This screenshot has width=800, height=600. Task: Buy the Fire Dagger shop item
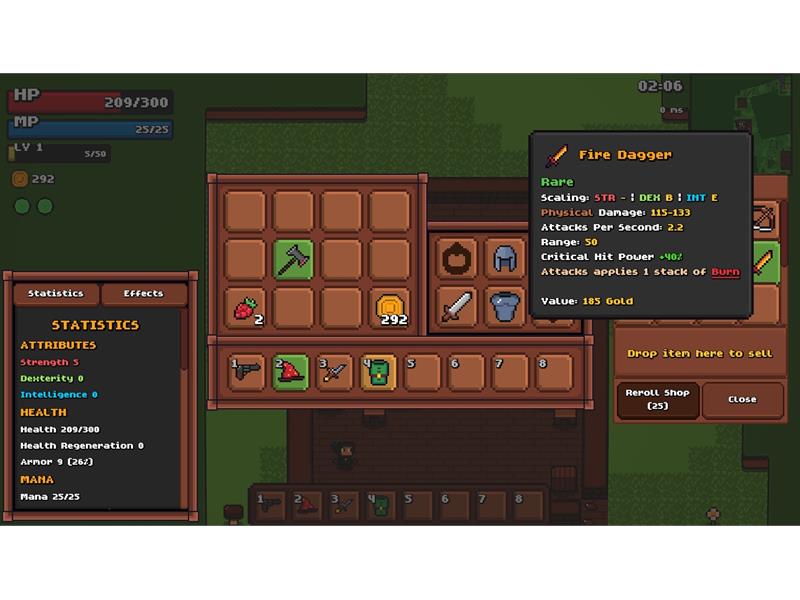point(766,262)
